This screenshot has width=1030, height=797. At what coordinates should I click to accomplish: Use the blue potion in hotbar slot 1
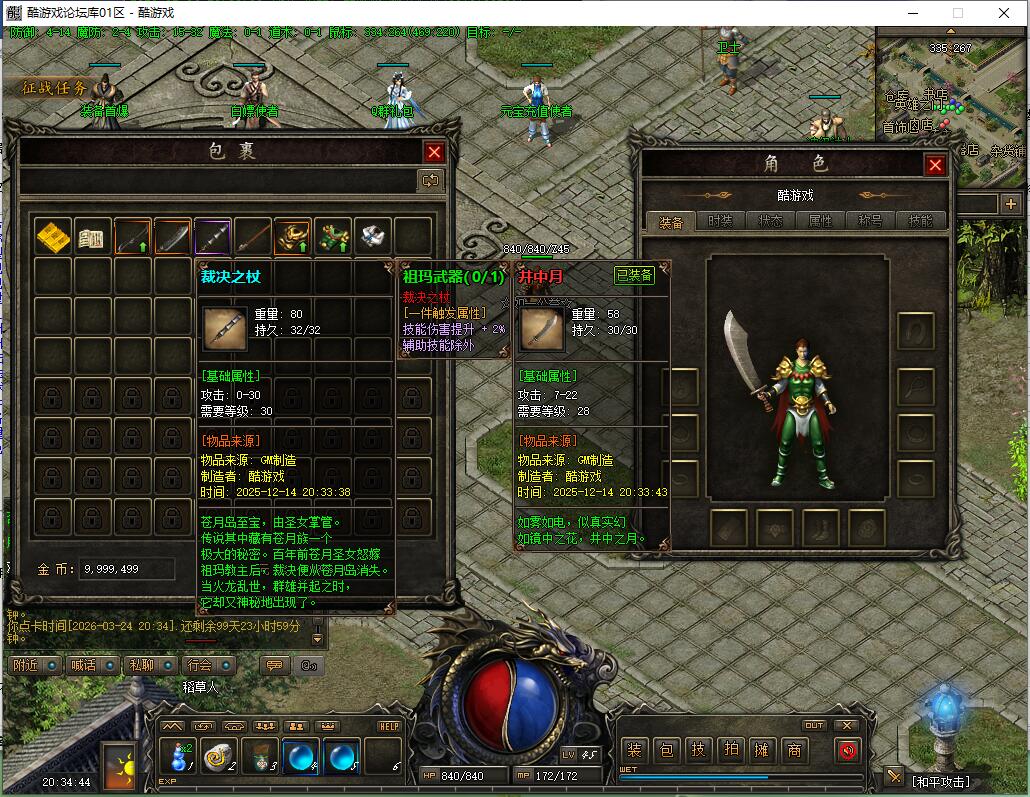point(179,755)
